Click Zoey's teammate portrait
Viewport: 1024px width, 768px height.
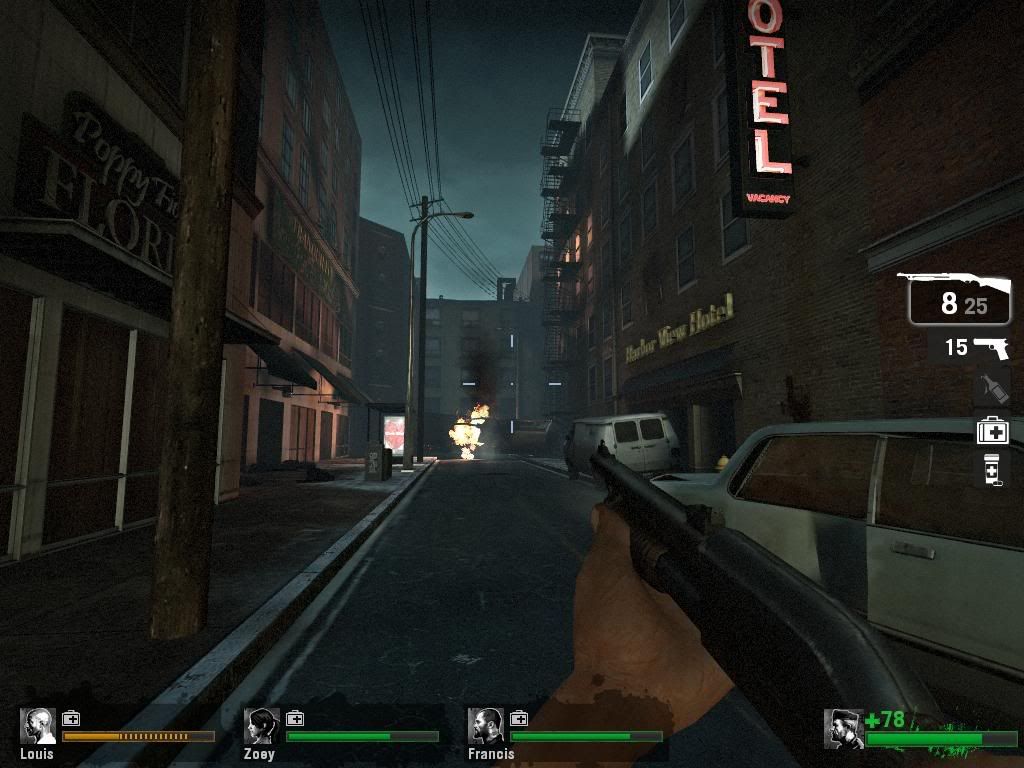pyautogui.click(x=263, y=726)
